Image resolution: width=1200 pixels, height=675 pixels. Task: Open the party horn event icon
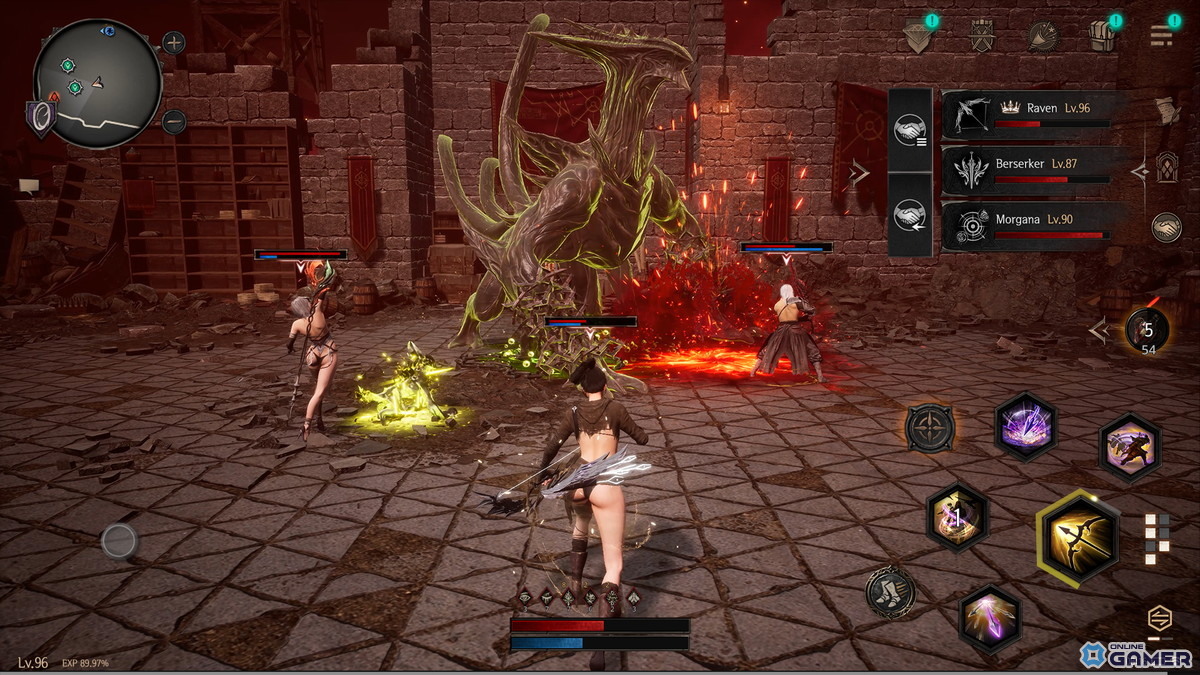point(1043,35)
